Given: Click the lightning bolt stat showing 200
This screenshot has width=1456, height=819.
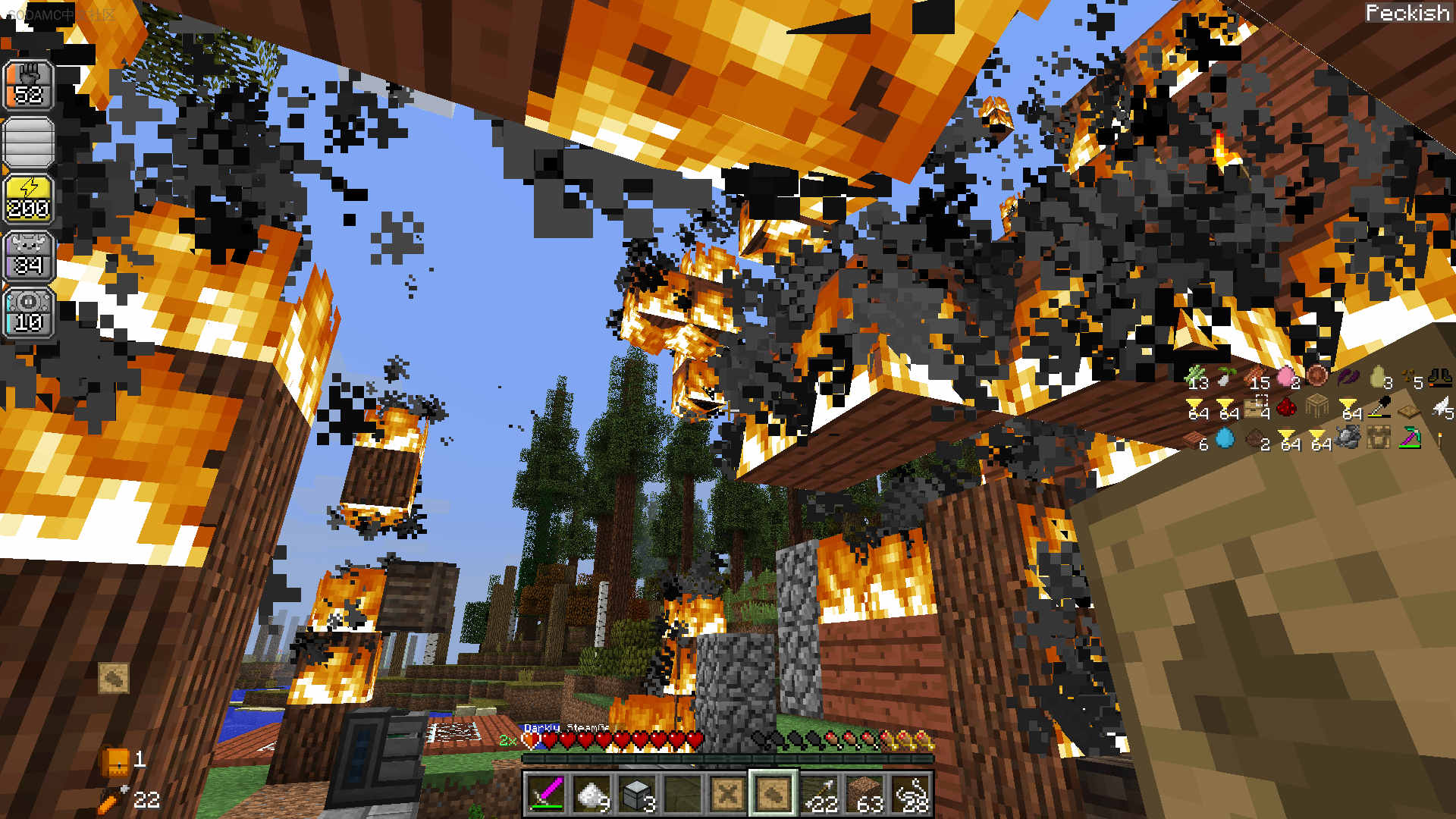Looking at the screenshot, I should point(29,199).
